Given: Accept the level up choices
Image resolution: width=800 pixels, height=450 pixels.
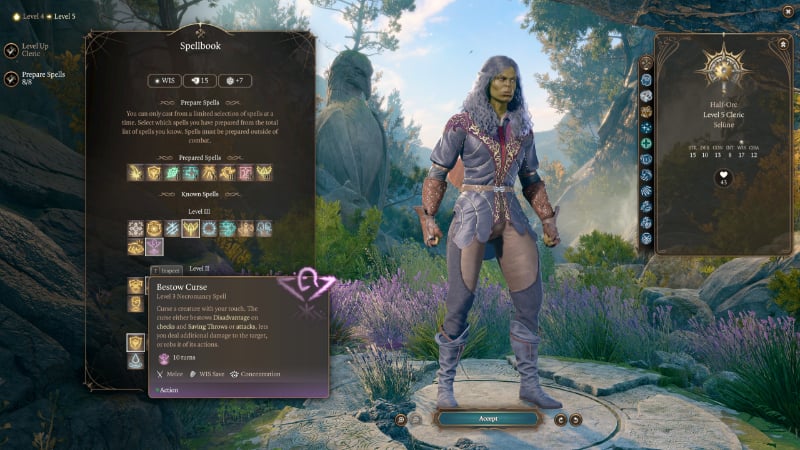Looking at the screenshot, I should [x=488, y=418].
